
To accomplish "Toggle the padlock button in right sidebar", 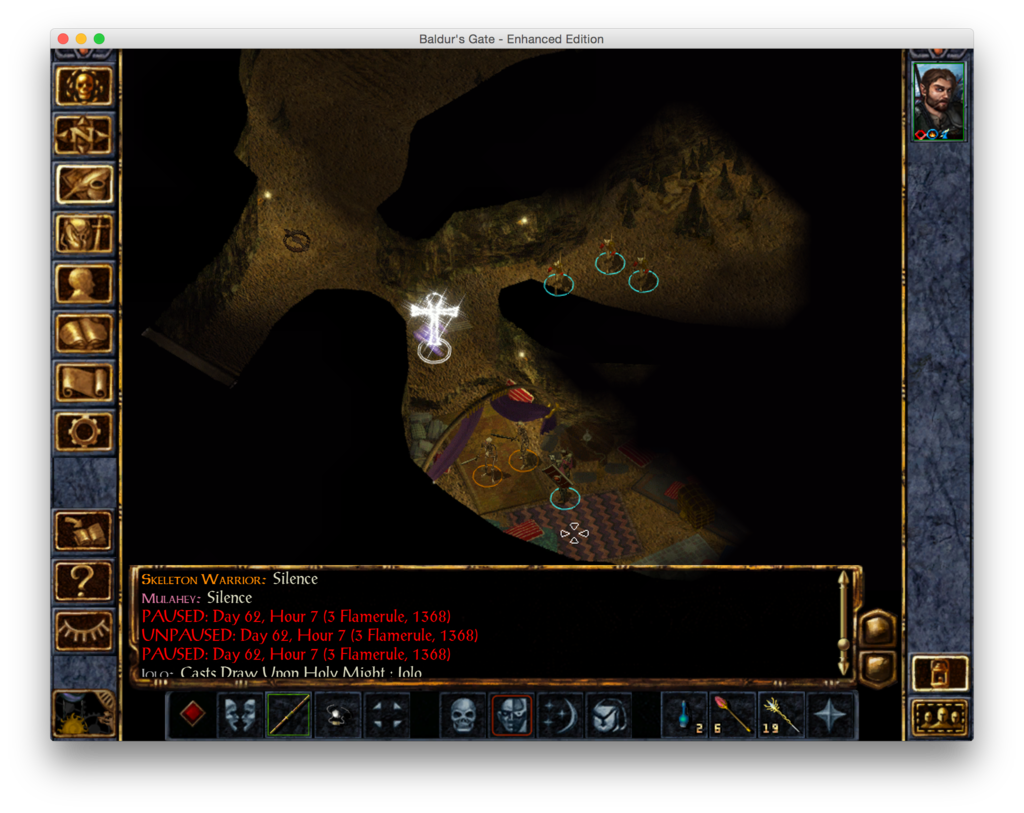I will pos(940,673).
